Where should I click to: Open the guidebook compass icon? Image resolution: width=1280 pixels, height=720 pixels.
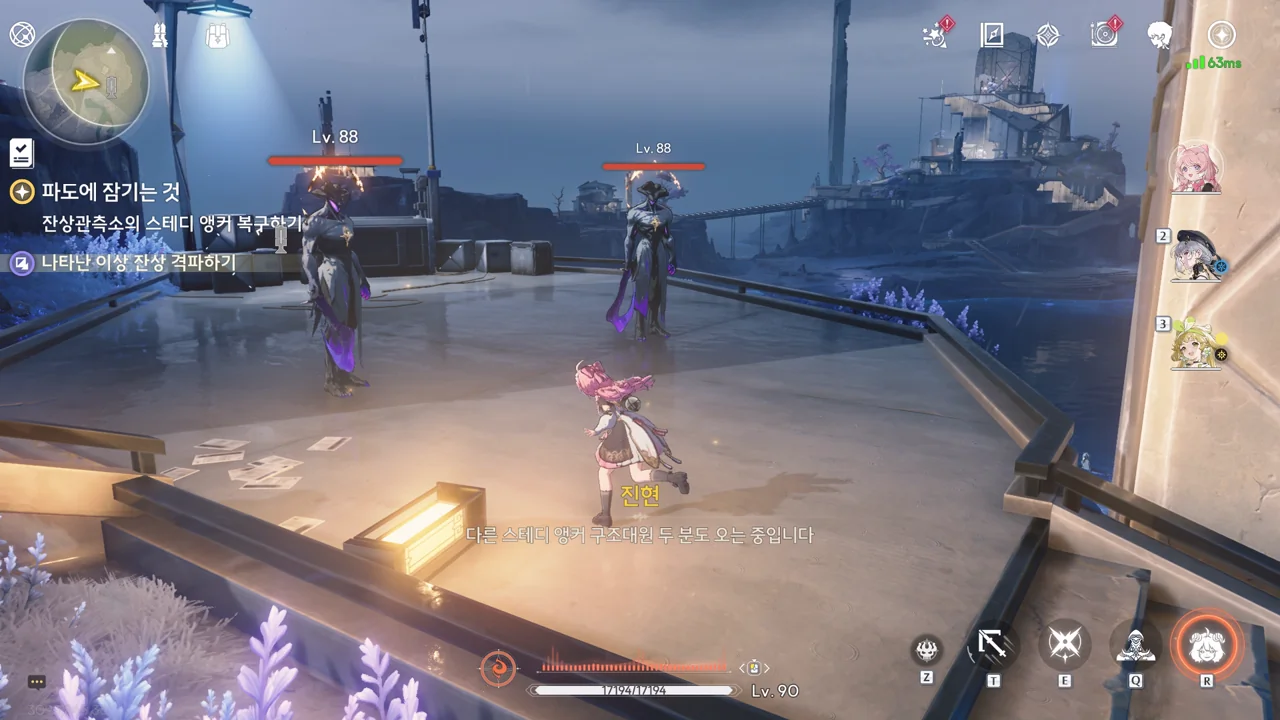point(992,36)
